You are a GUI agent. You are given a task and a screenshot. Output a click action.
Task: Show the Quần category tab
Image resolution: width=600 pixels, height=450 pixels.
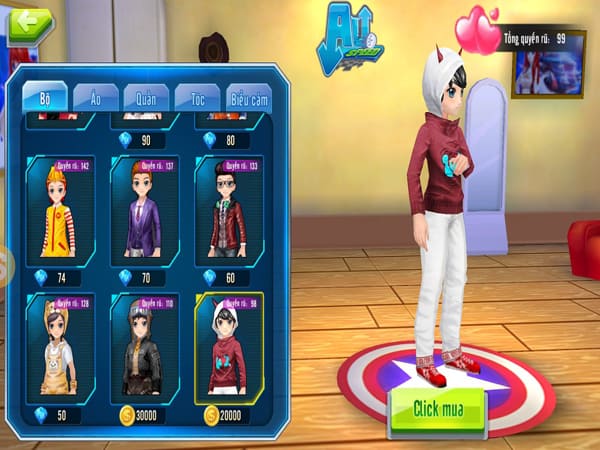tap(146, 97)
